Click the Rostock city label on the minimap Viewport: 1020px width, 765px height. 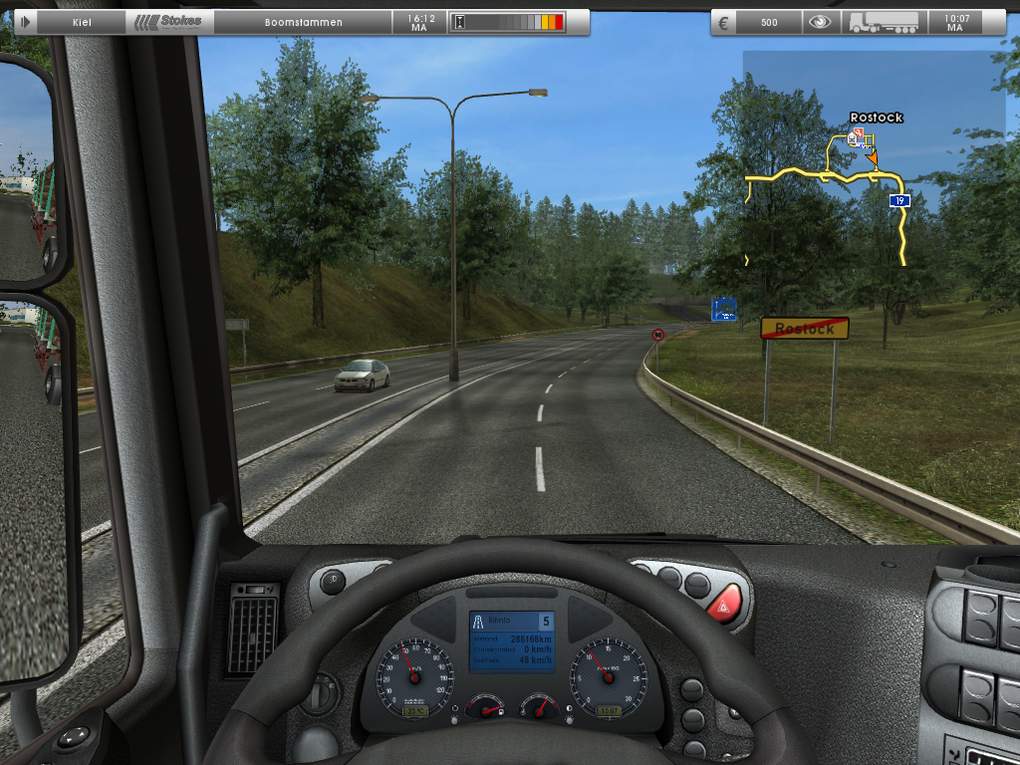coord(876,117)
